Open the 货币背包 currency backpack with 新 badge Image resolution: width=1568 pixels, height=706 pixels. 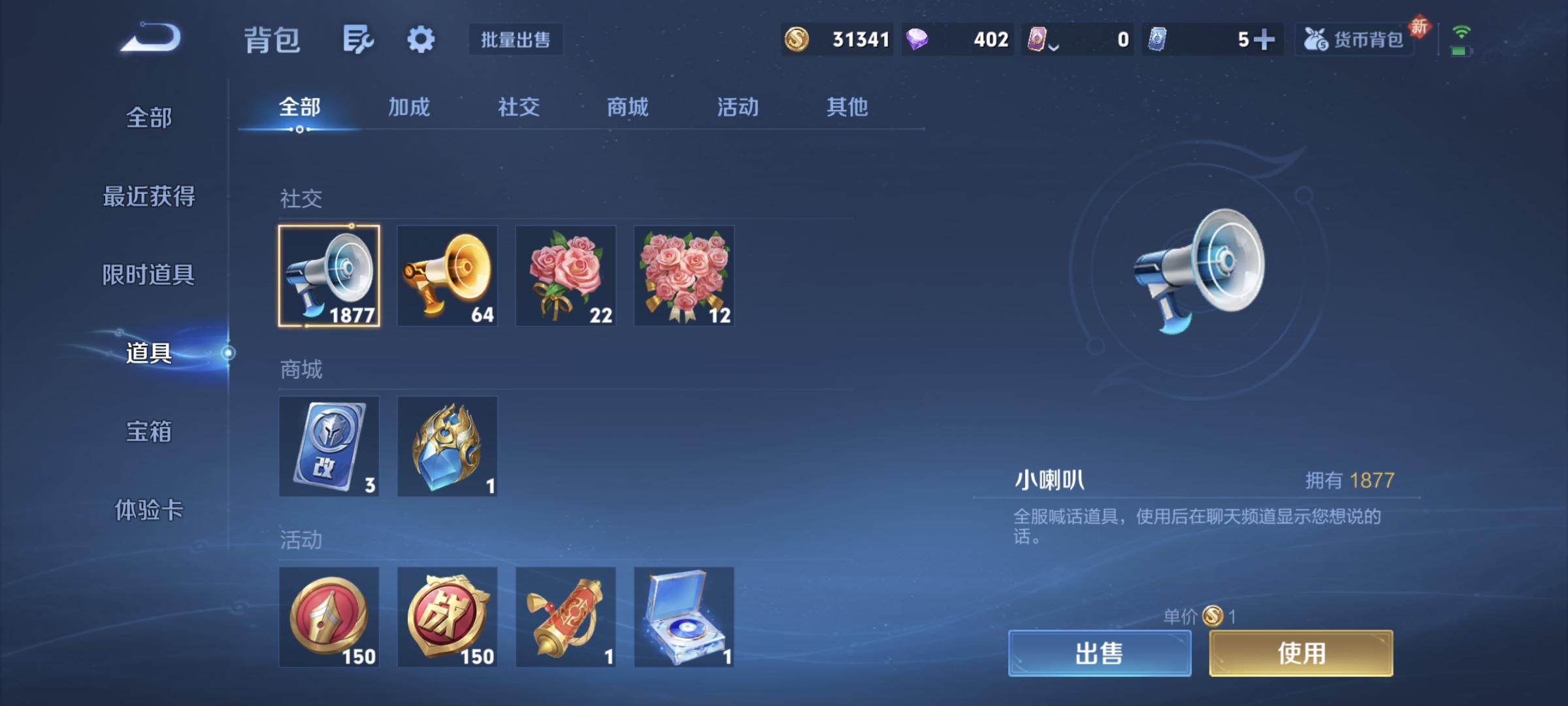[x=1354, y=39]
